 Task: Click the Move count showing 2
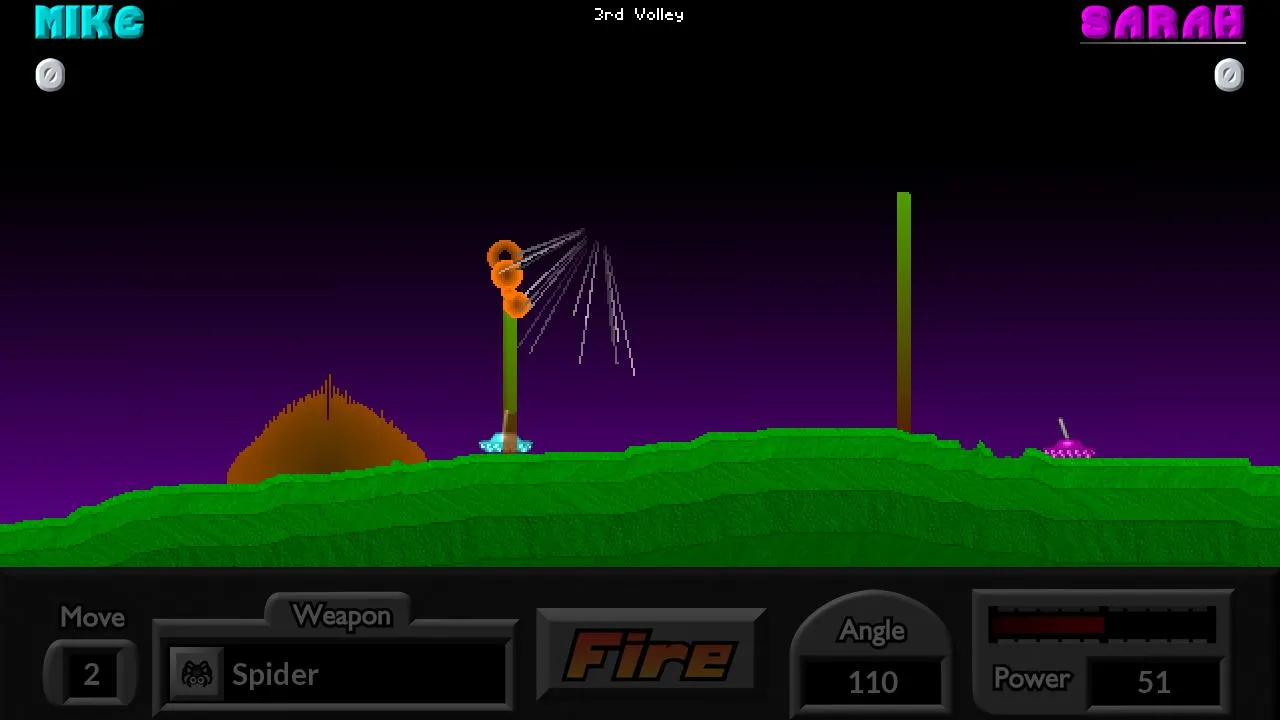[90, 674]
